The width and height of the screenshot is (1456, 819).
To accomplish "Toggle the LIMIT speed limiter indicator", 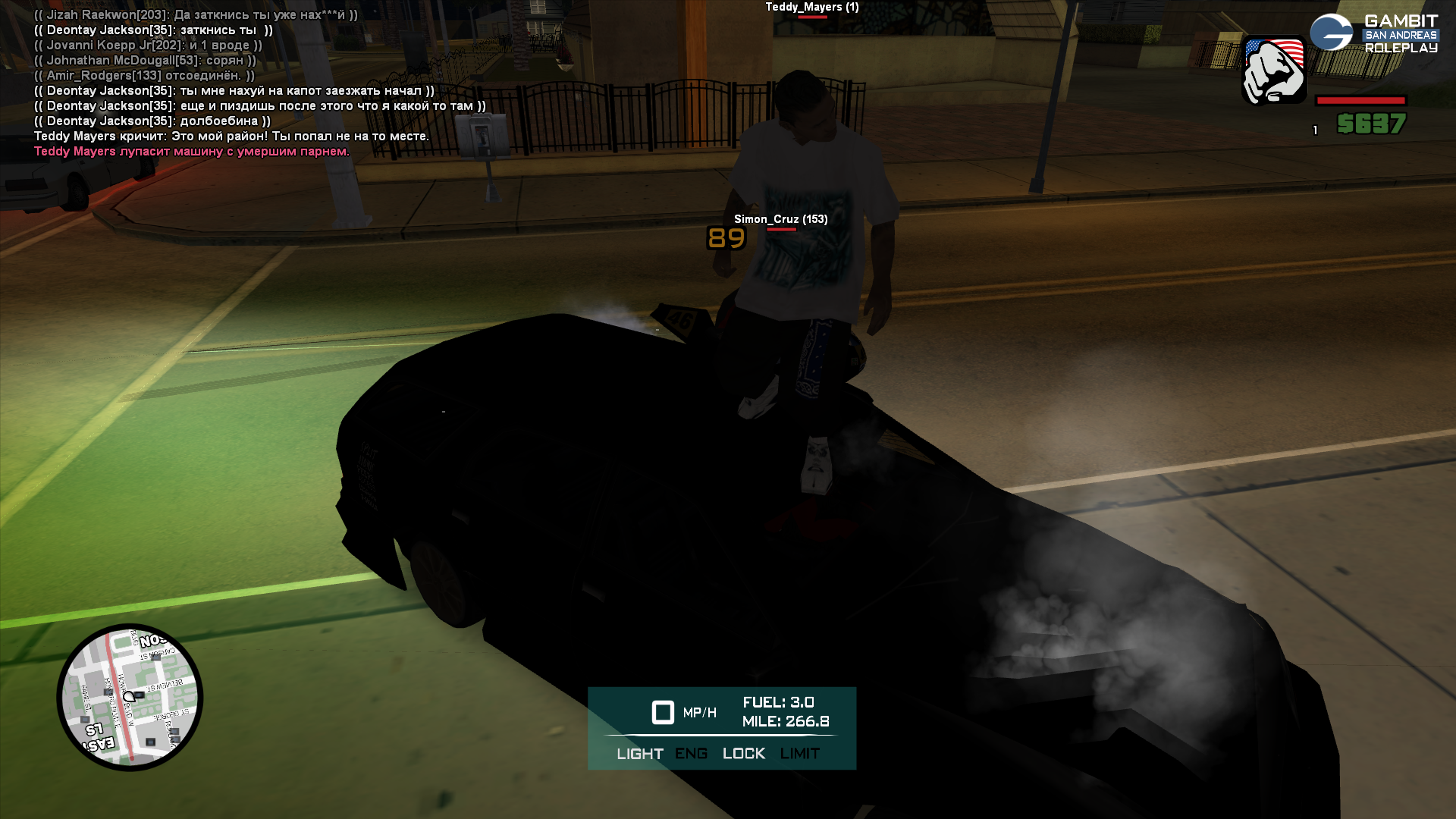I will [799, 754].
